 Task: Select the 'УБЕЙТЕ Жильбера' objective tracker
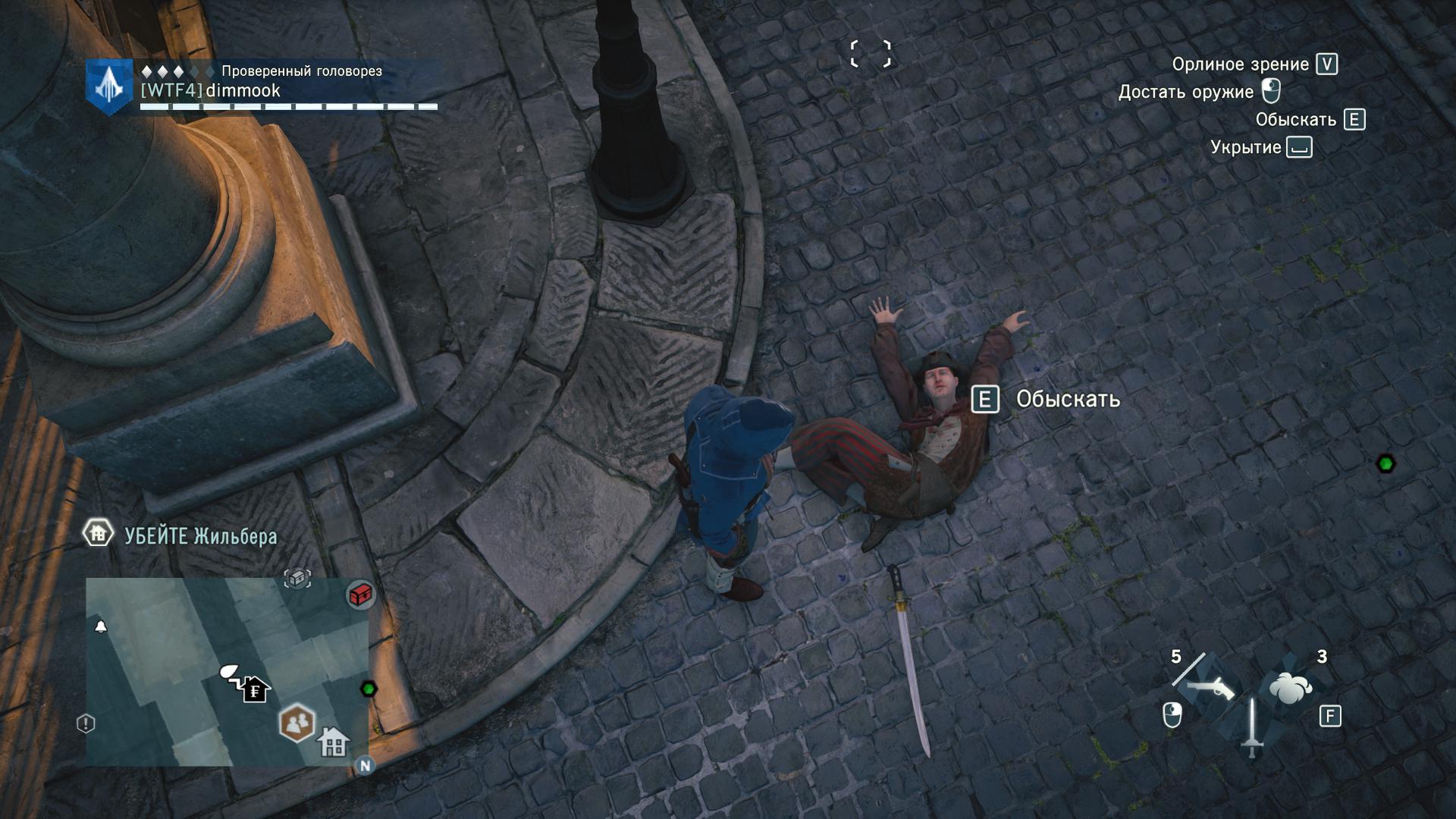point(200,536)
